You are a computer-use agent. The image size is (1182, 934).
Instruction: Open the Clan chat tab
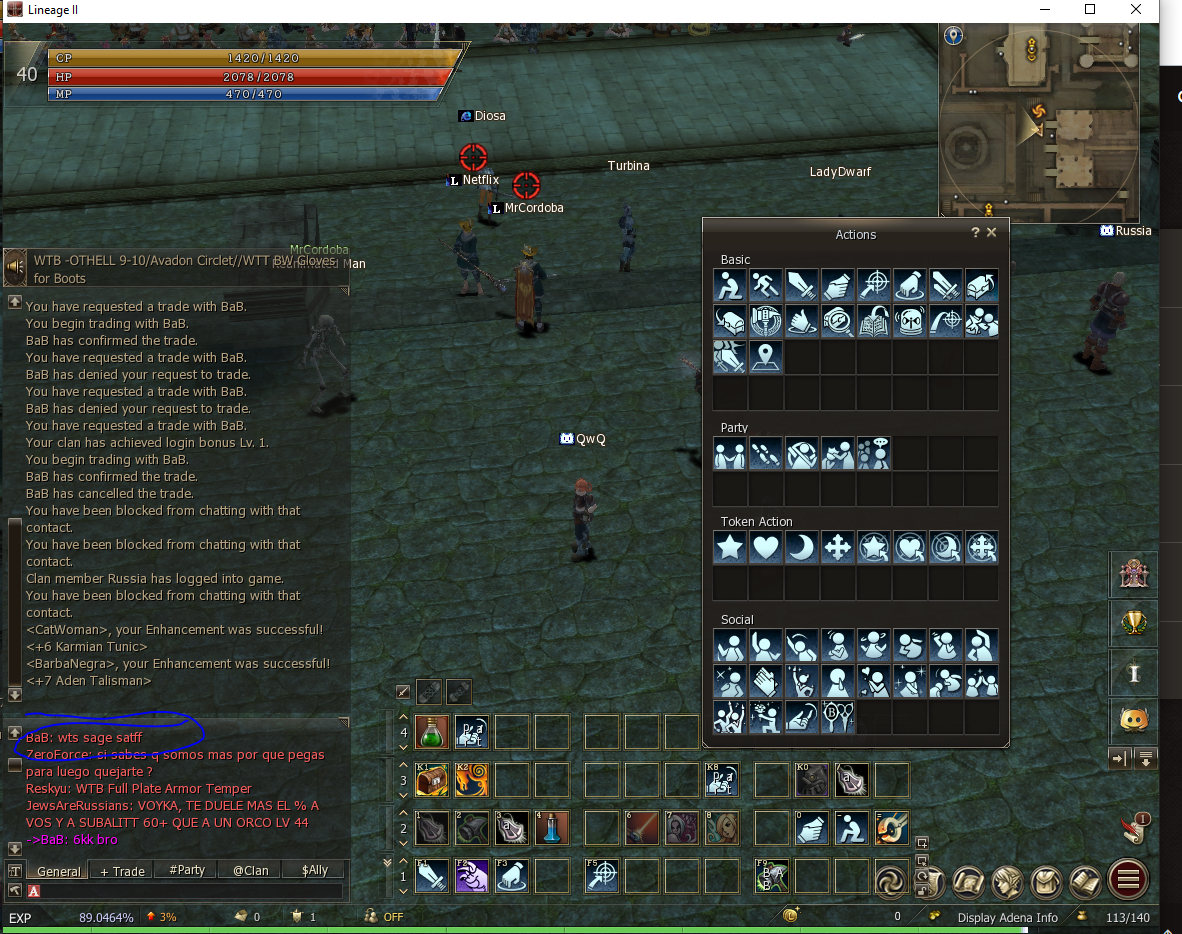(x=251, y=870)
